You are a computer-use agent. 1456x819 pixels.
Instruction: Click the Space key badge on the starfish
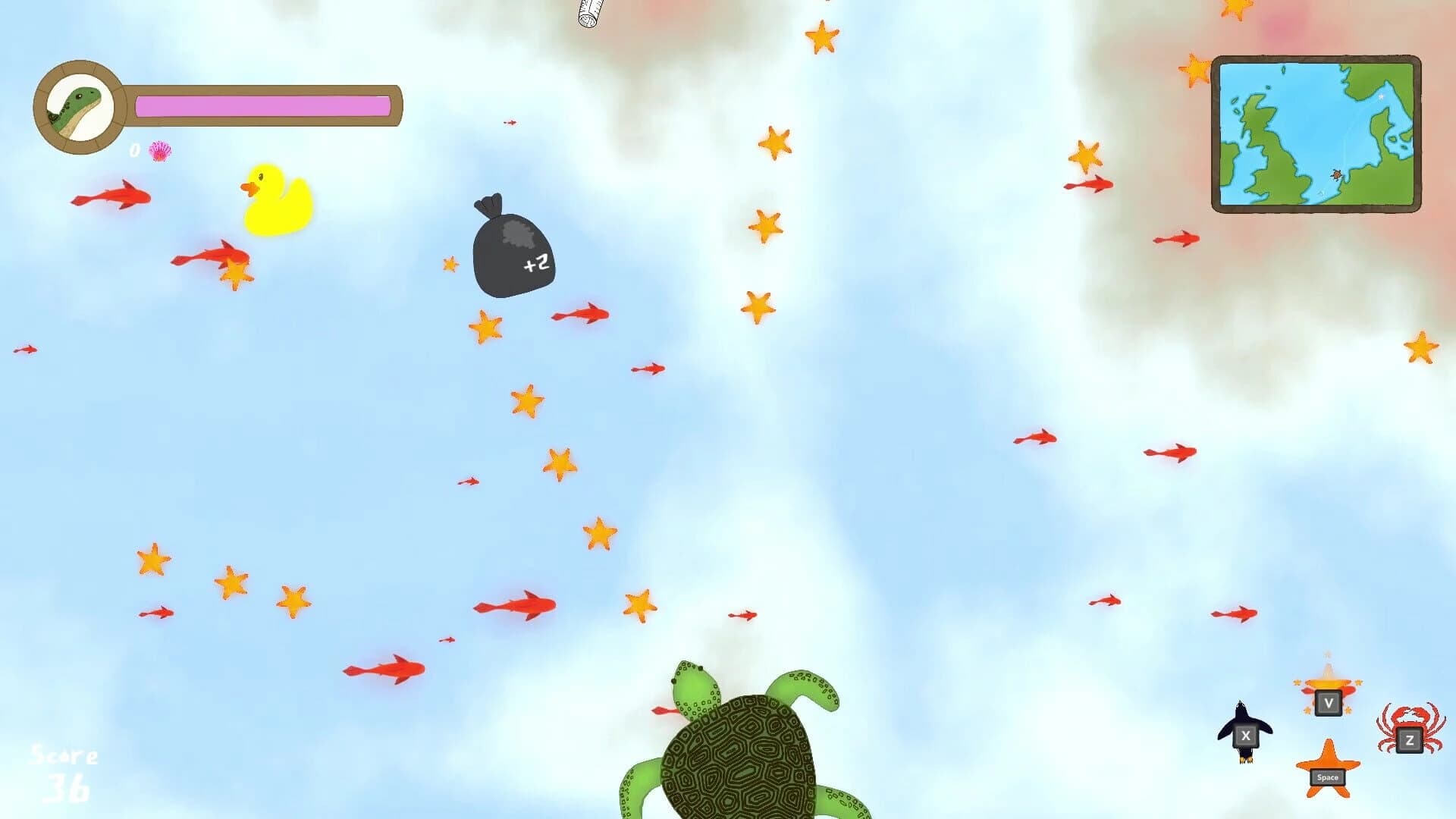1328,777
